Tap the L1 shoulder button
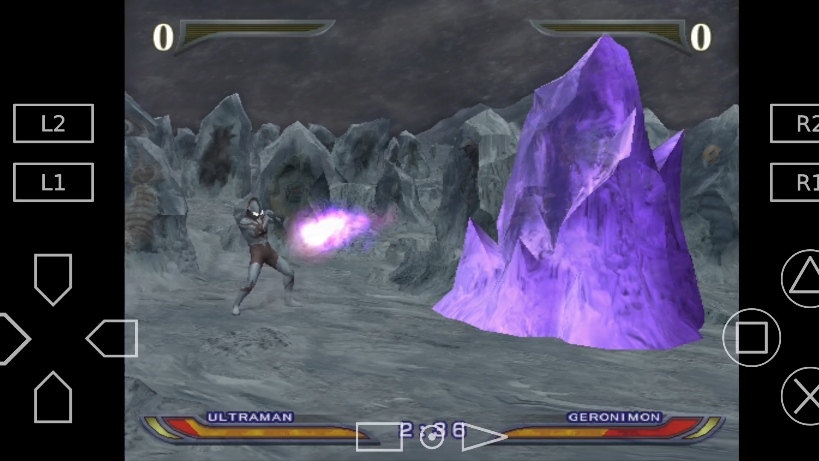 53,183
